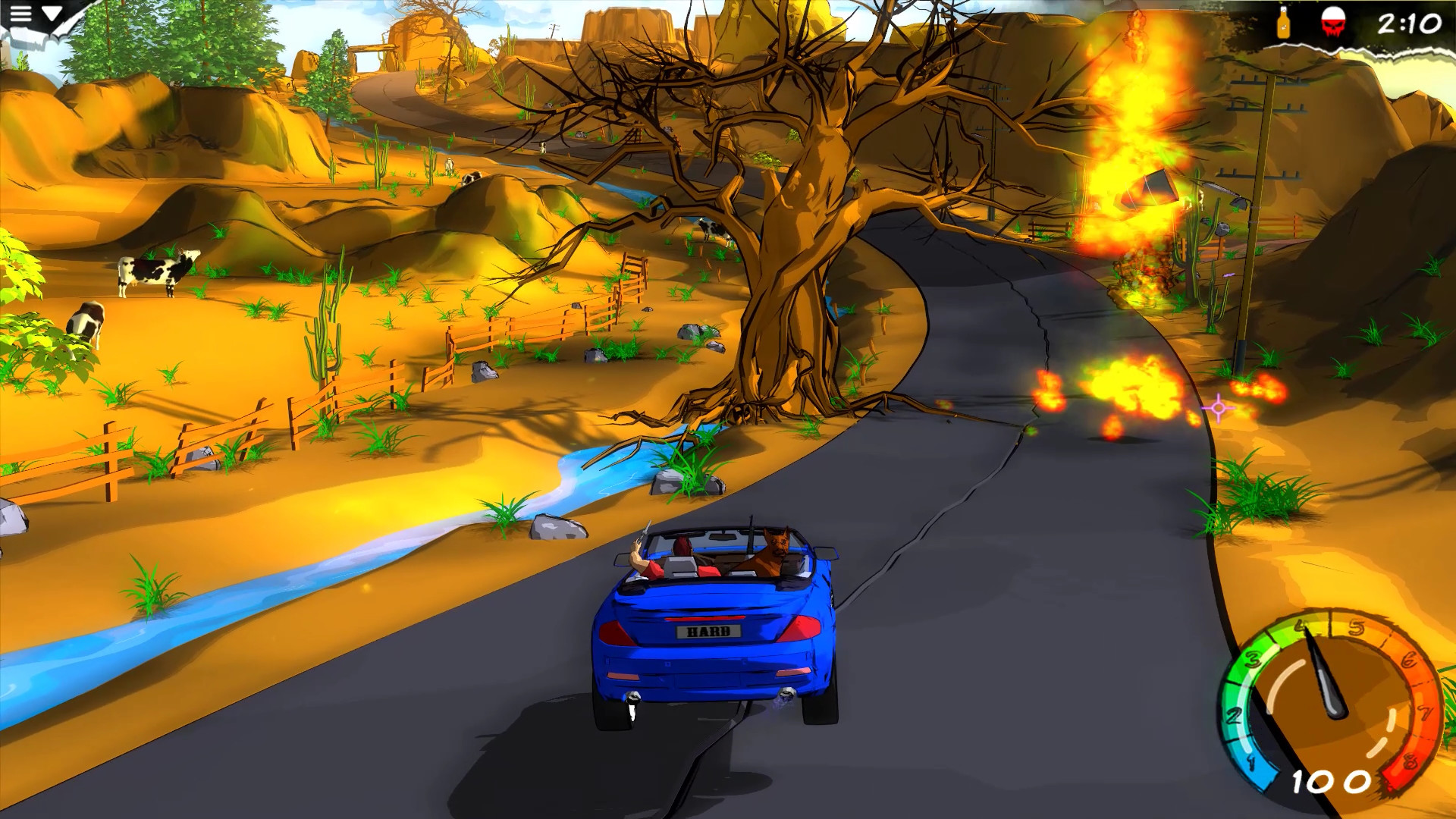The width and height of the screenshot is (1456, 819).
Task: Open the hamburger menu in the top-left corner
Action: tap(20, 13)
